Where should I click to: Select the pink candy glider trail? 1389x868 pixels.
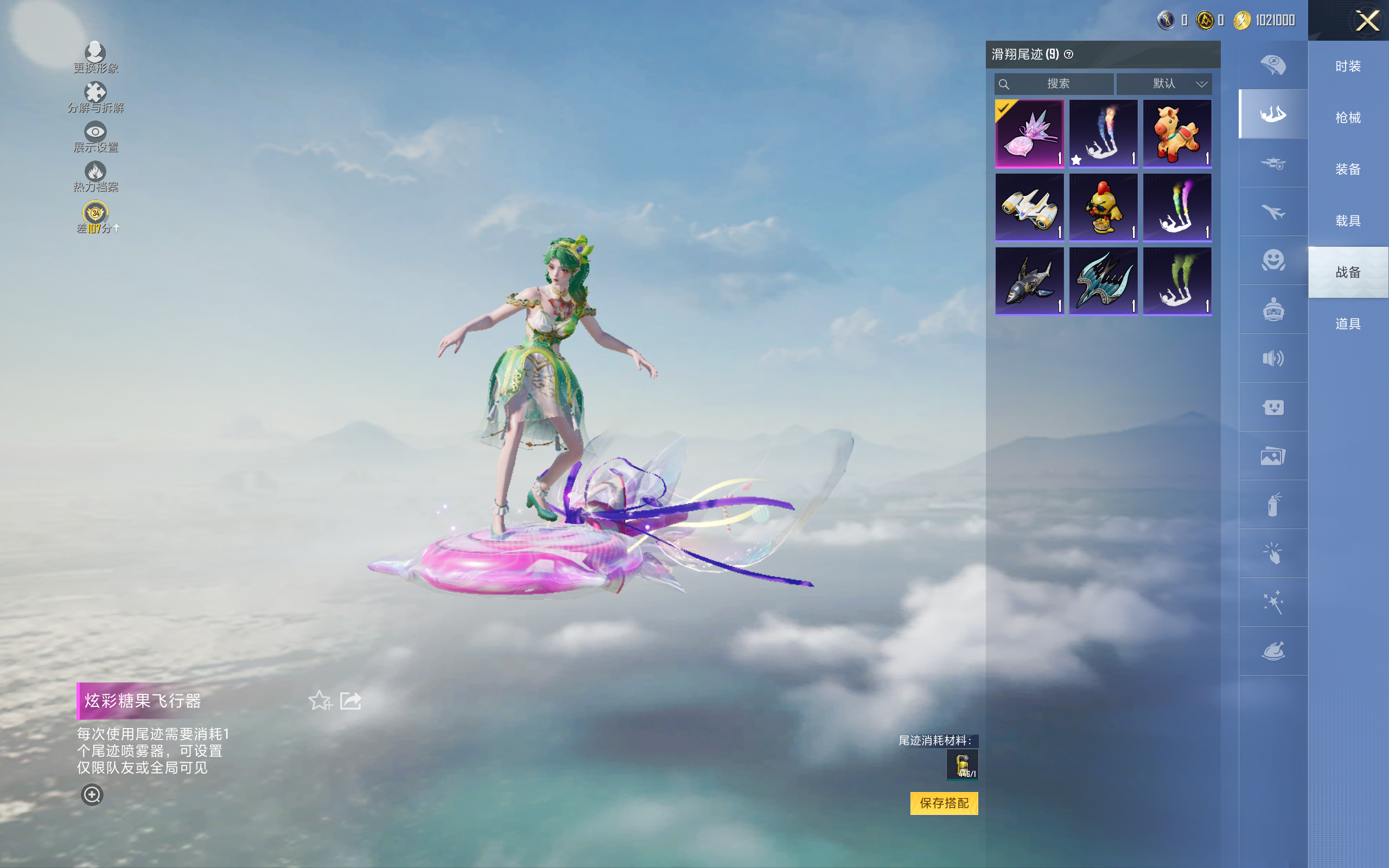coord(1029,133)
